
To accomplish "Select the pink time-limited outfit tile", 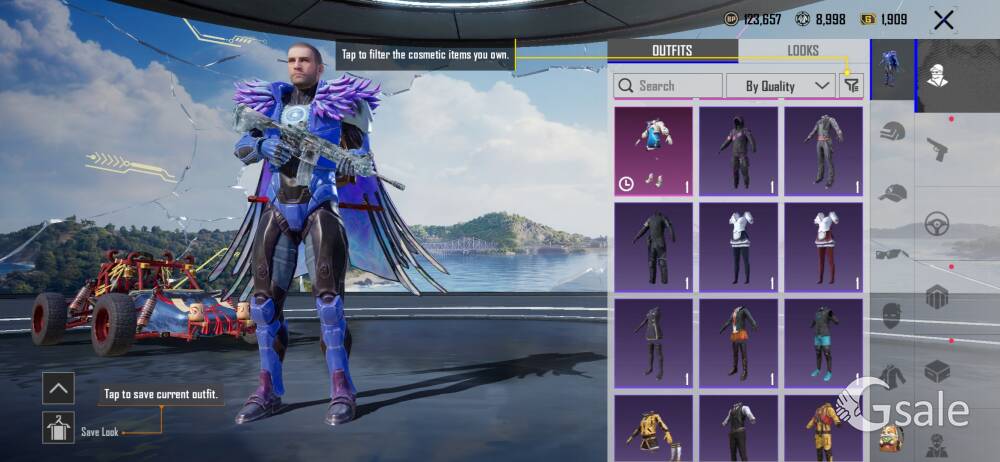I will 653,151.
